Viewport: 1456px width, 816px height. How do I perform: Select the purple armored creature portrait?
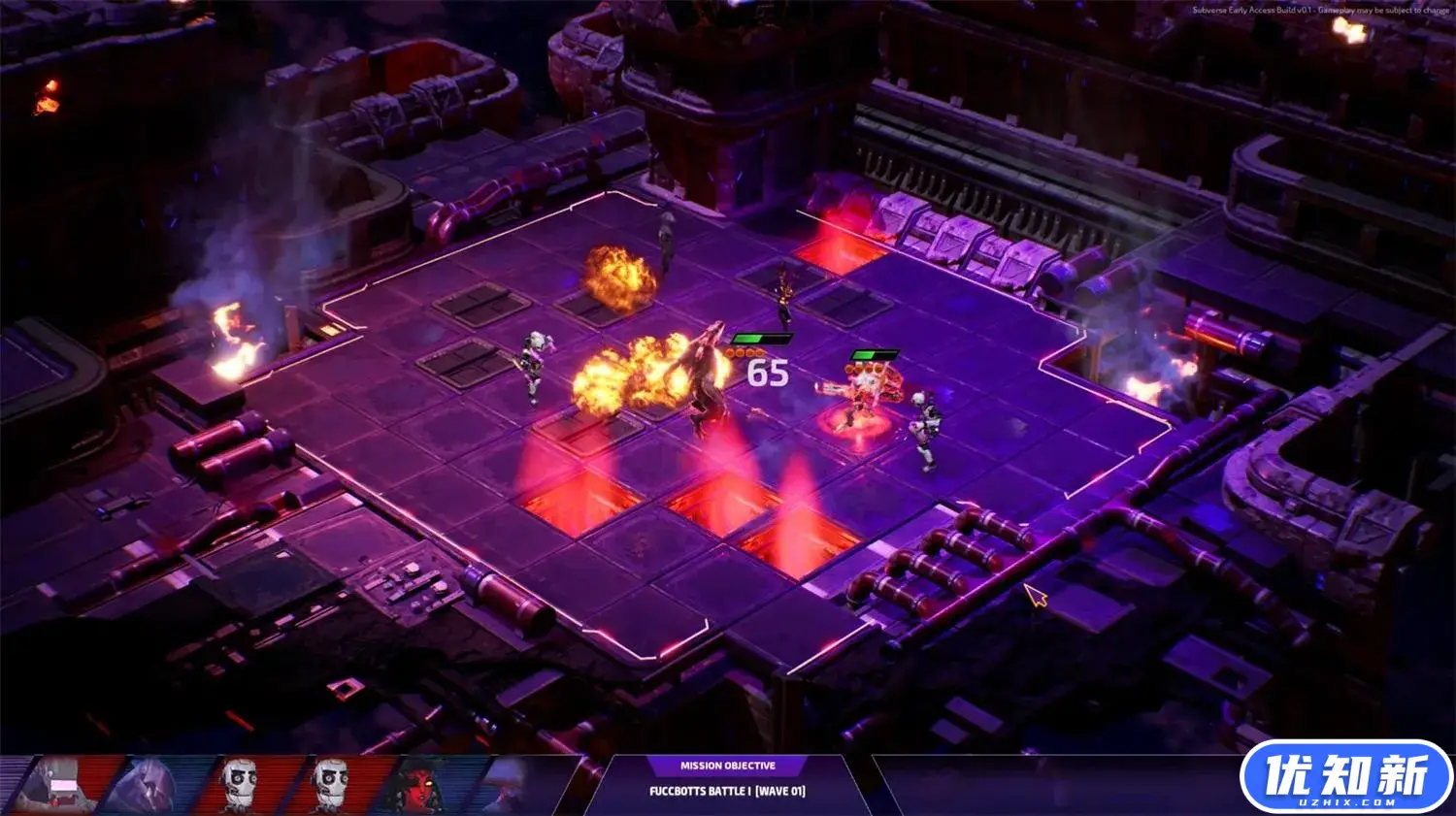tap(146, 785)
